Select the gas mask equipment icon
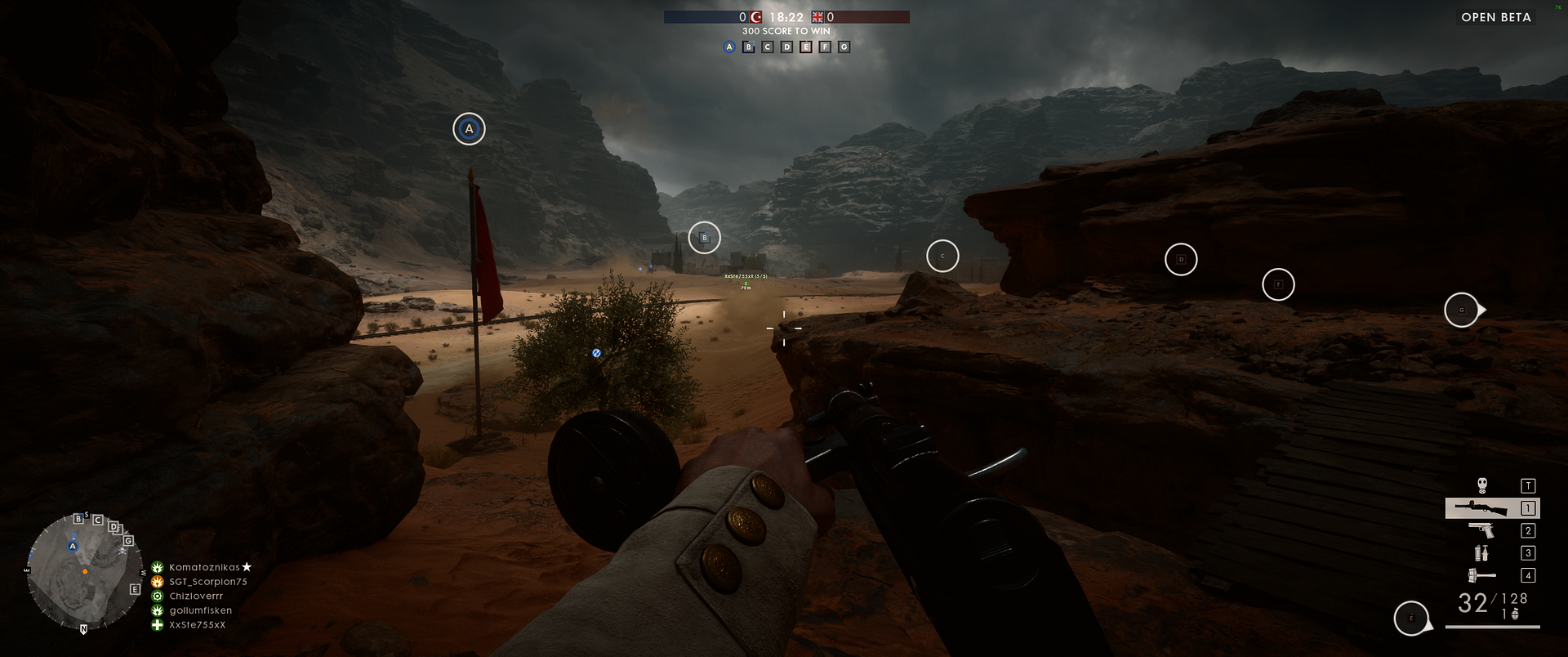 1482,485
